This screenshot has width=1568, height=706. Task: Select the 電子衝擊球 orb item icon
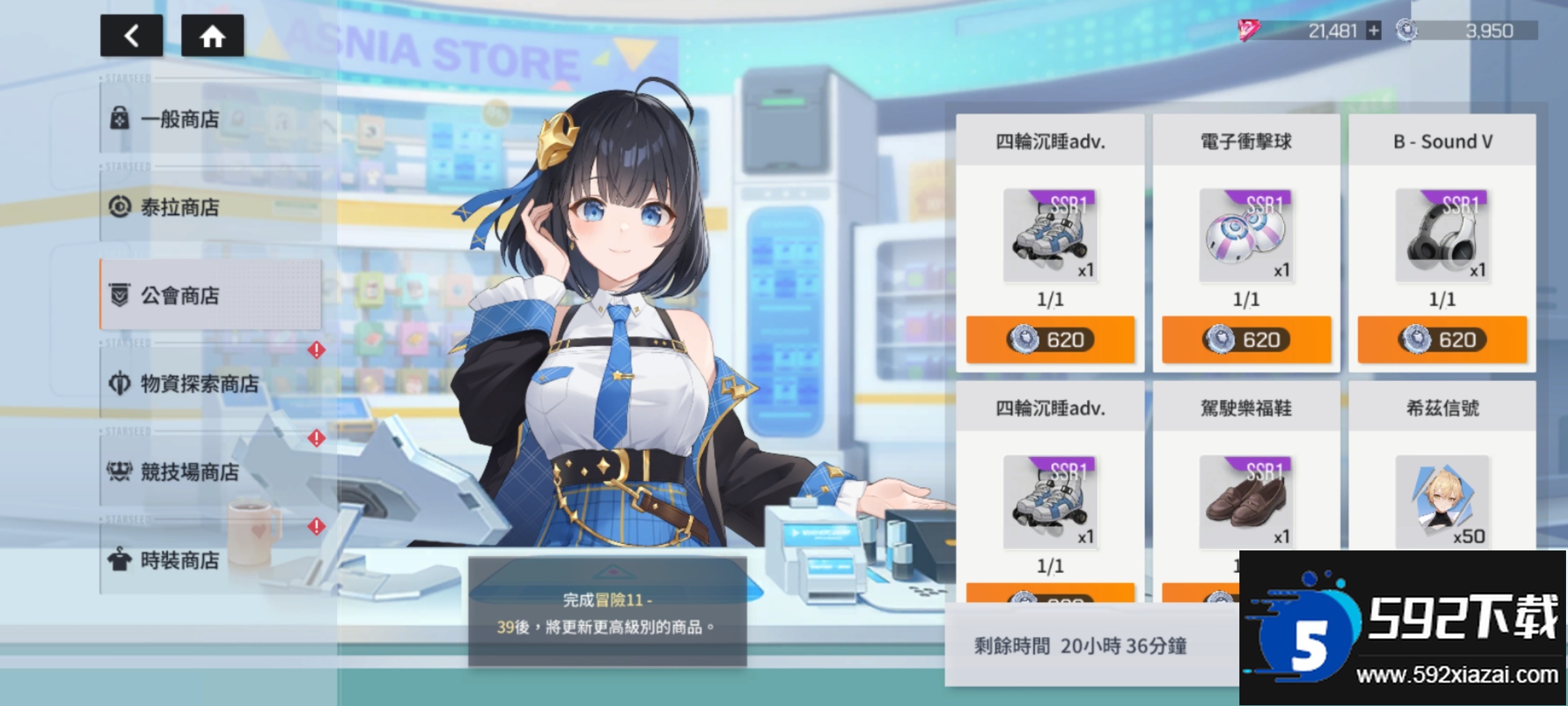click(x=1246, y=235)
